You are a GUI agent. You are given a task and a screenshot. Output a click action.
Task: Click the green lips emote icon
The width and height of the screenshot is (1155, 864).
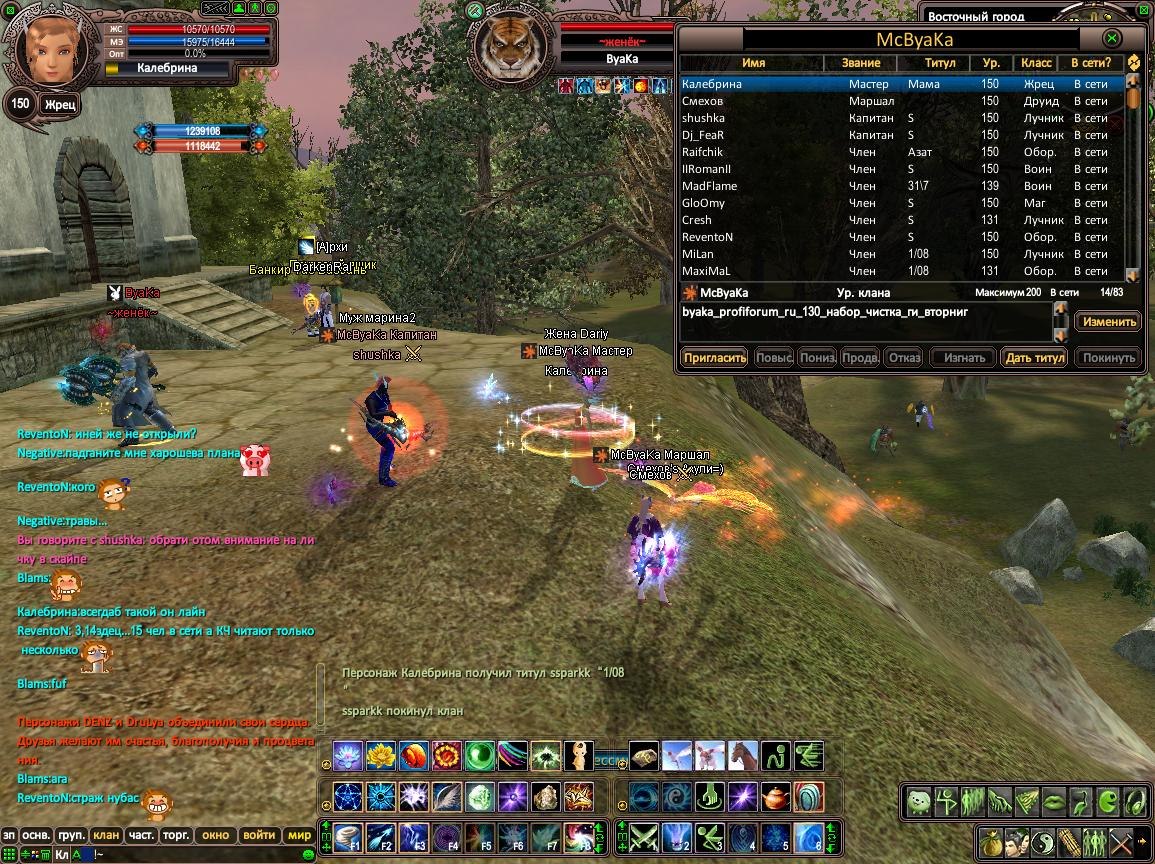coord(1053,801)
